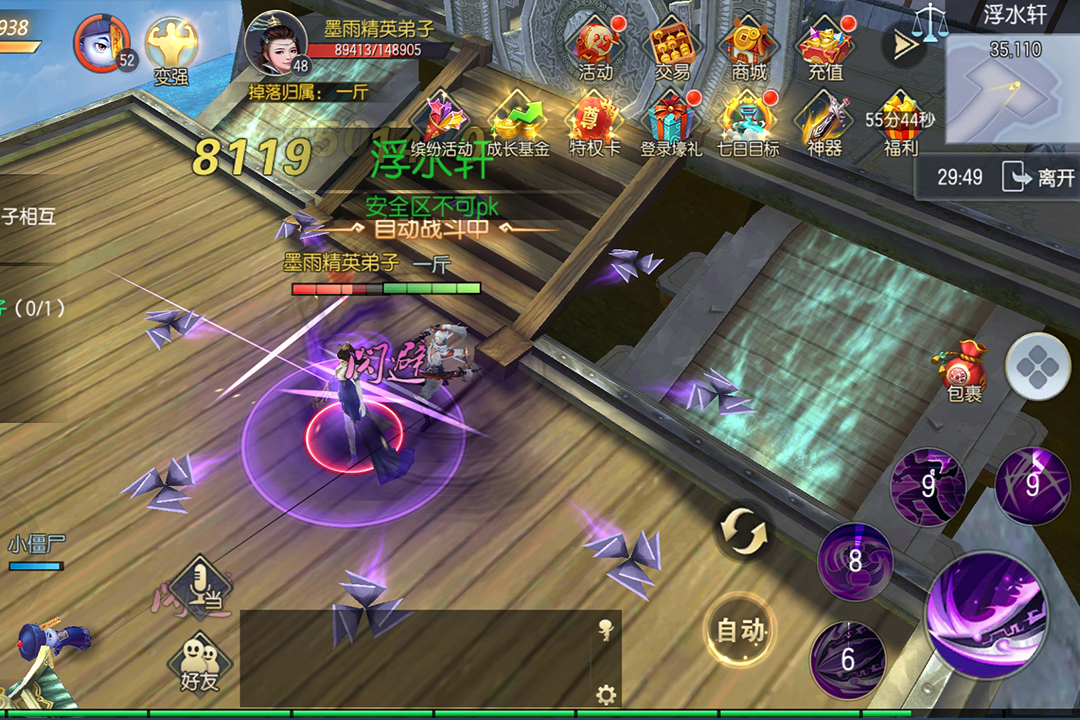
Task: Open the 特权卡 privilege card
Action: pyautogui.click(x=595, y=125)
